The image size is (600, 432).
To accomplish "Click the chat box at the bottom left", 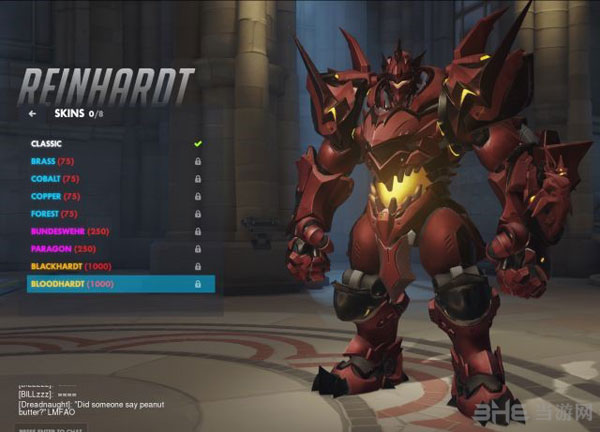I will pos(60,425).
